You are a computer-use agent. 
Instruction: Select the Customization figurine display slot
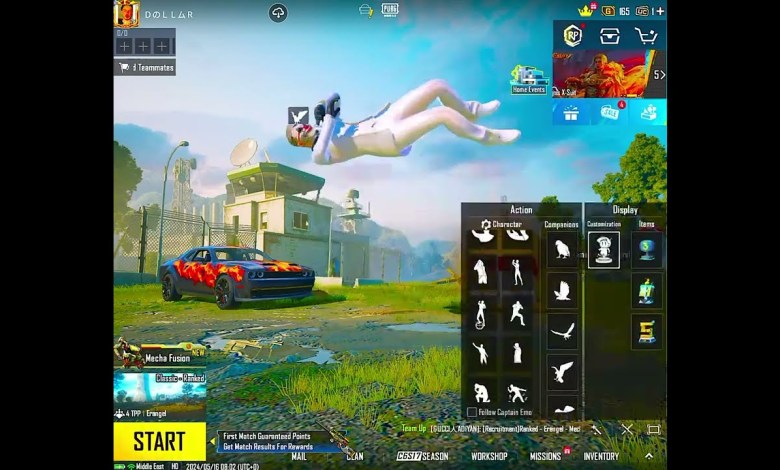(603, 250)
